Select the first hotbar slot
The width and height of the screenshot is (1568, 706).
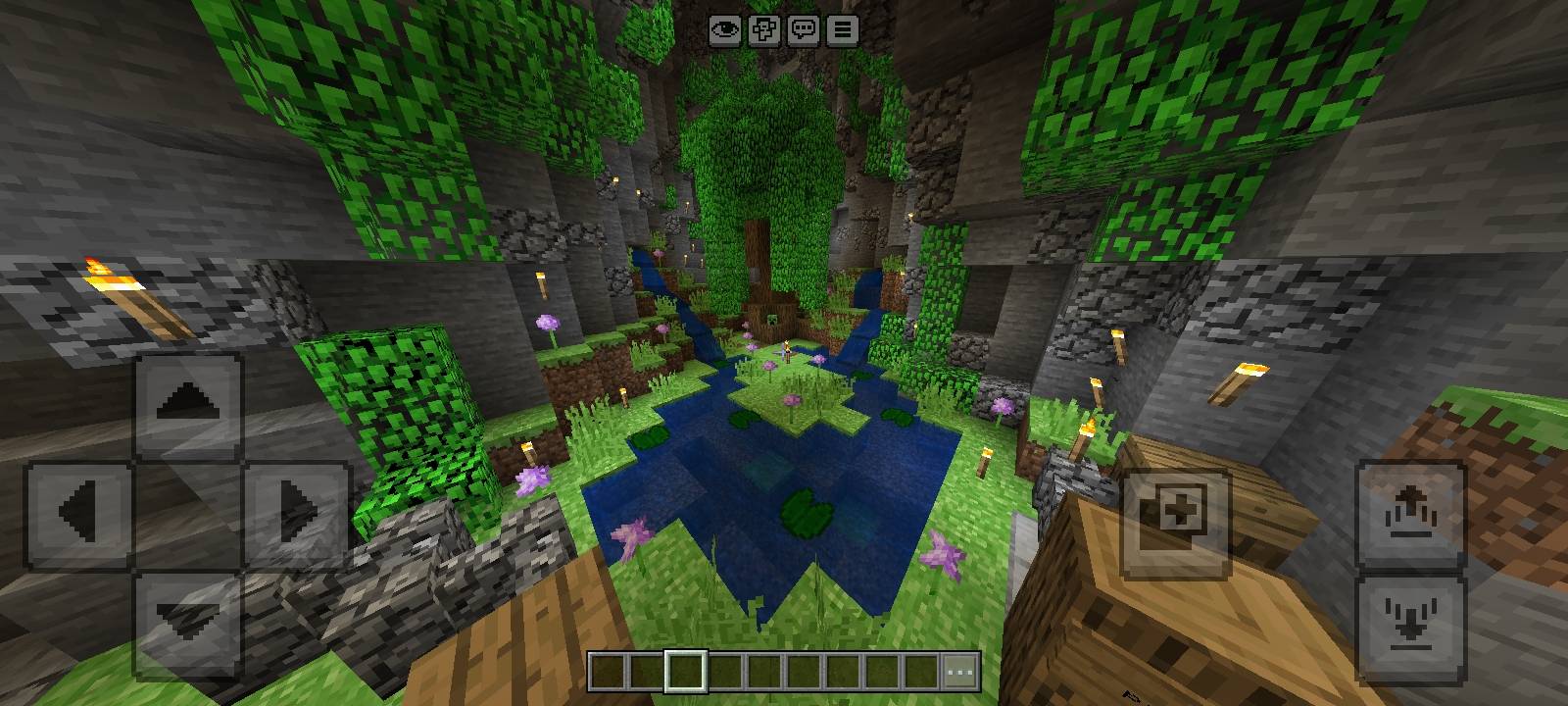tap(607, 673)
